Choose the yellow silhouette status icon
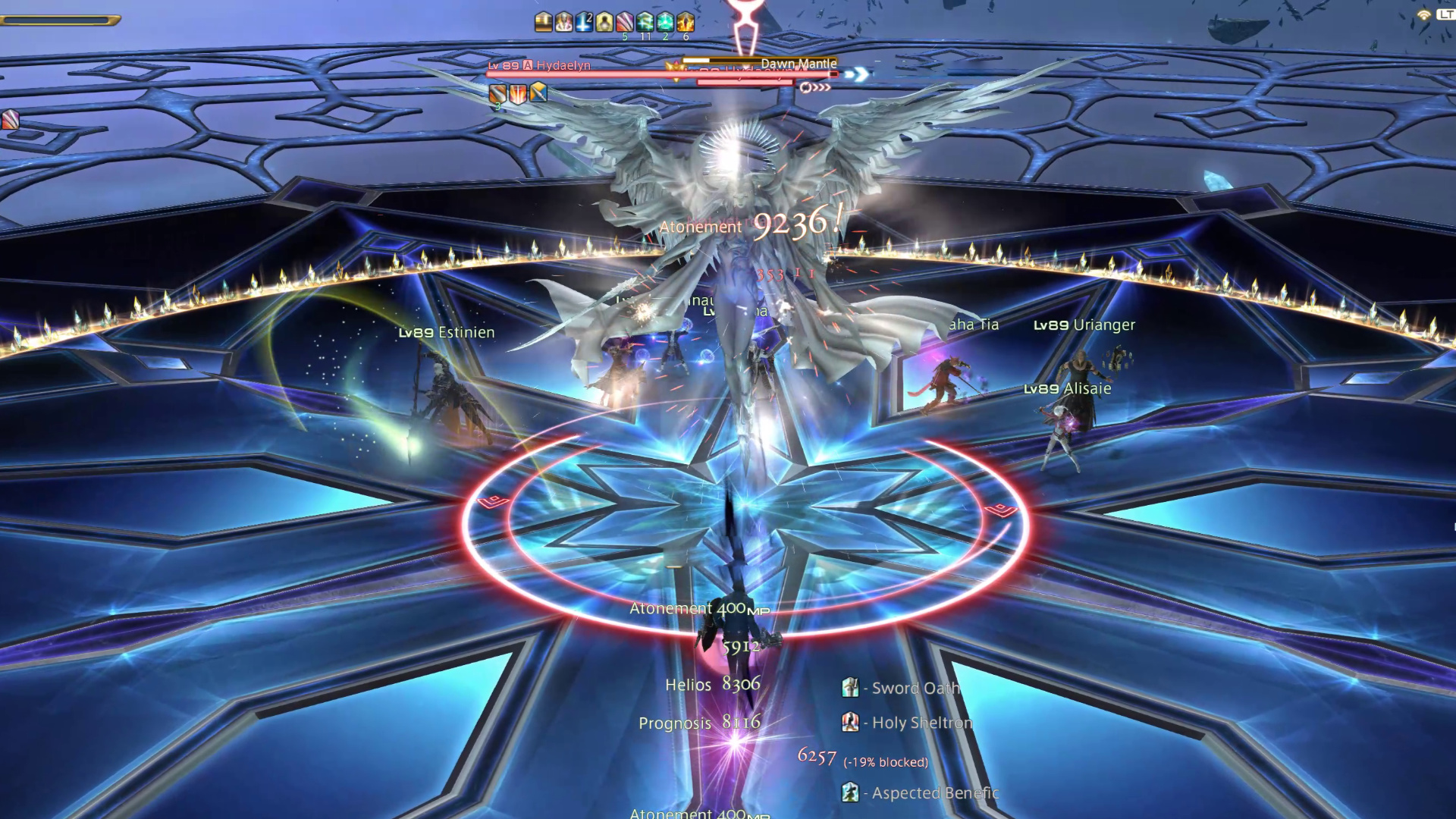 tap(604, 22)
